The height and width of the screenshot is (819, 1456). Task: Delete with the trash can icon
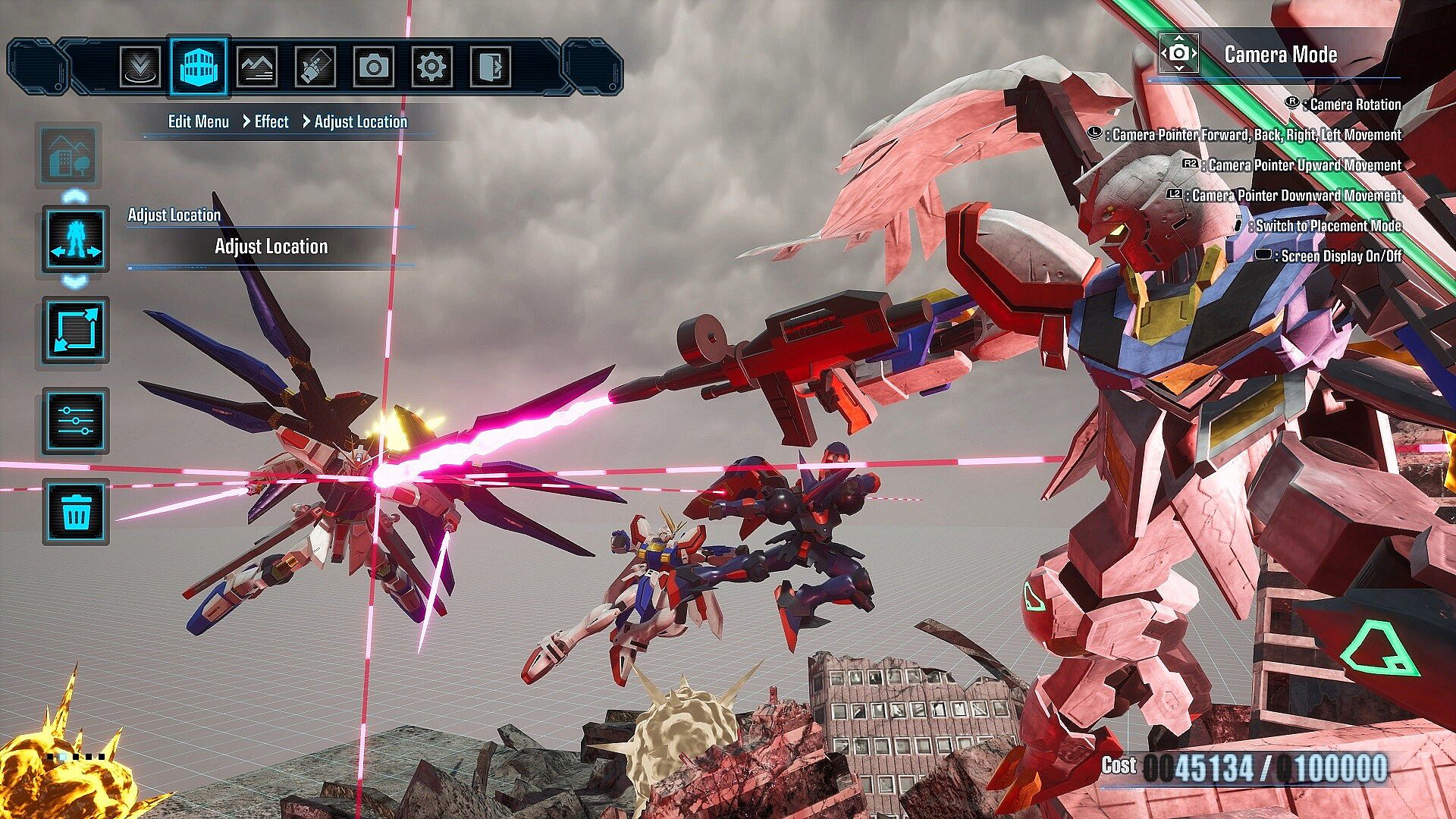click(x=75, y=512)
